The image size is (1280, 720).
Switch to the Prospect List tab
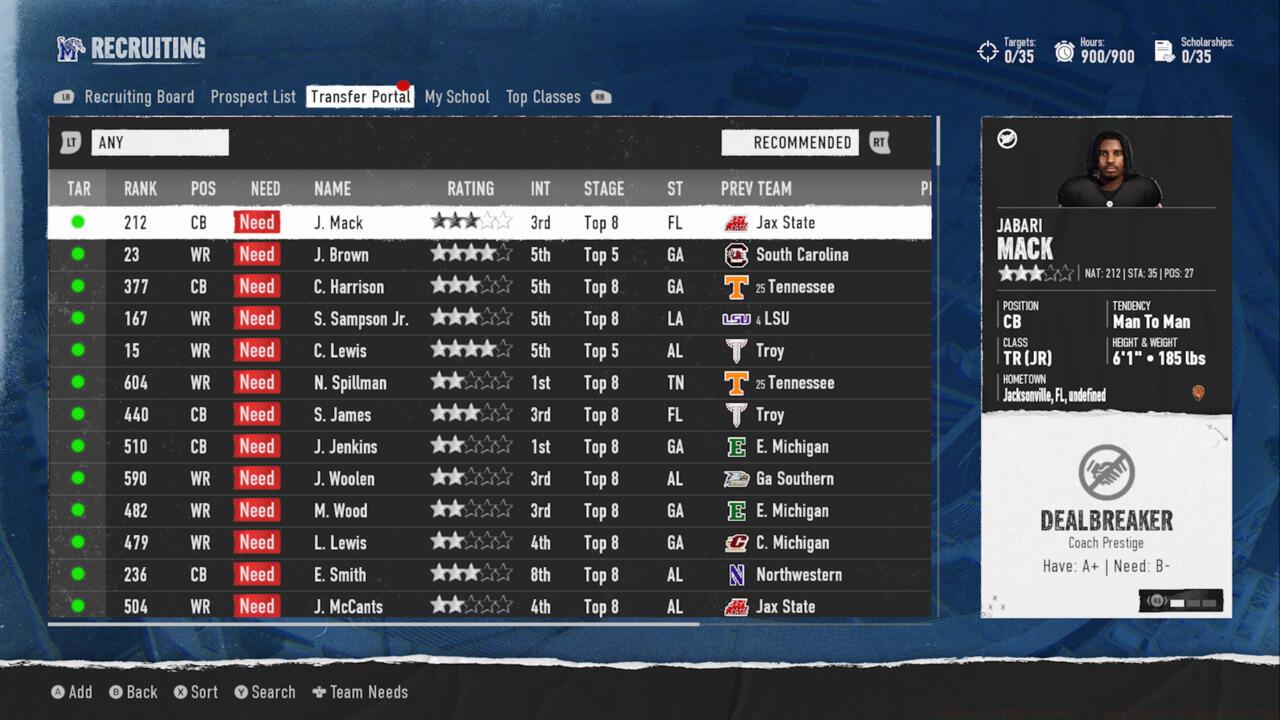[252, 96]
